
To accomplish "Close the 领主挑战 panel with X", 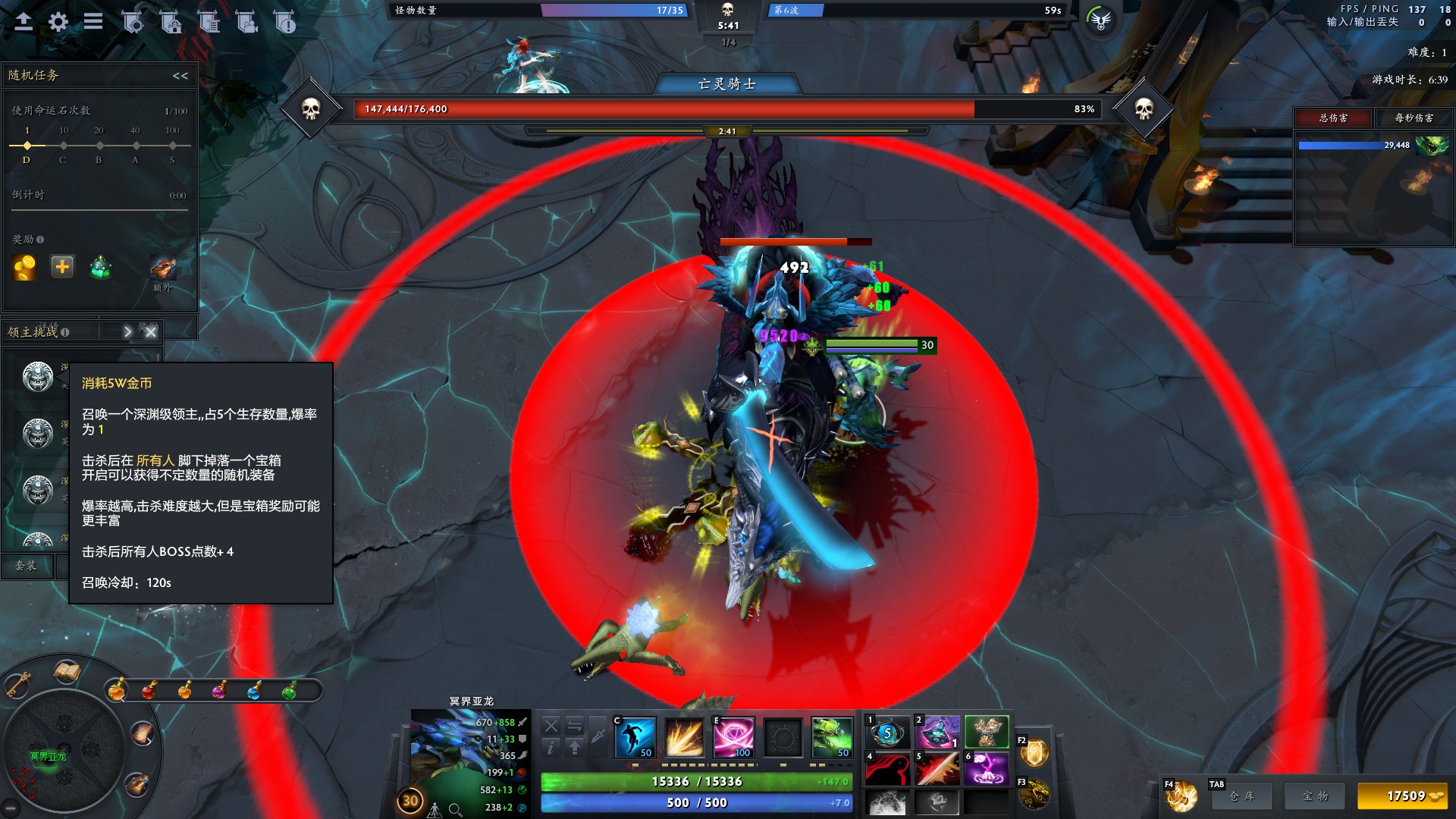I will [150, 331].
